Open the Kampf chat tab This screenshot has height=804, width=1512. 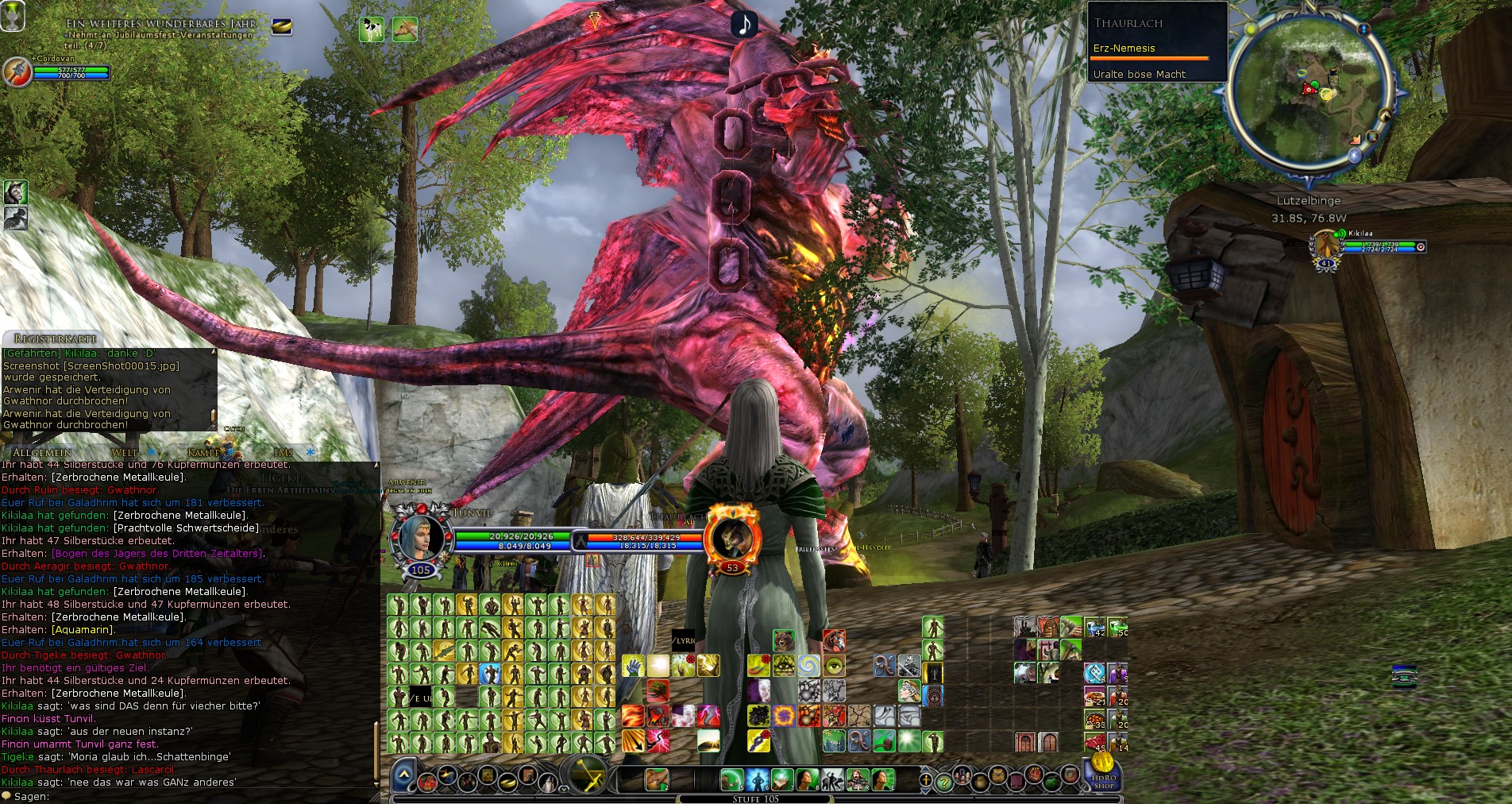[x=203, y=452]
